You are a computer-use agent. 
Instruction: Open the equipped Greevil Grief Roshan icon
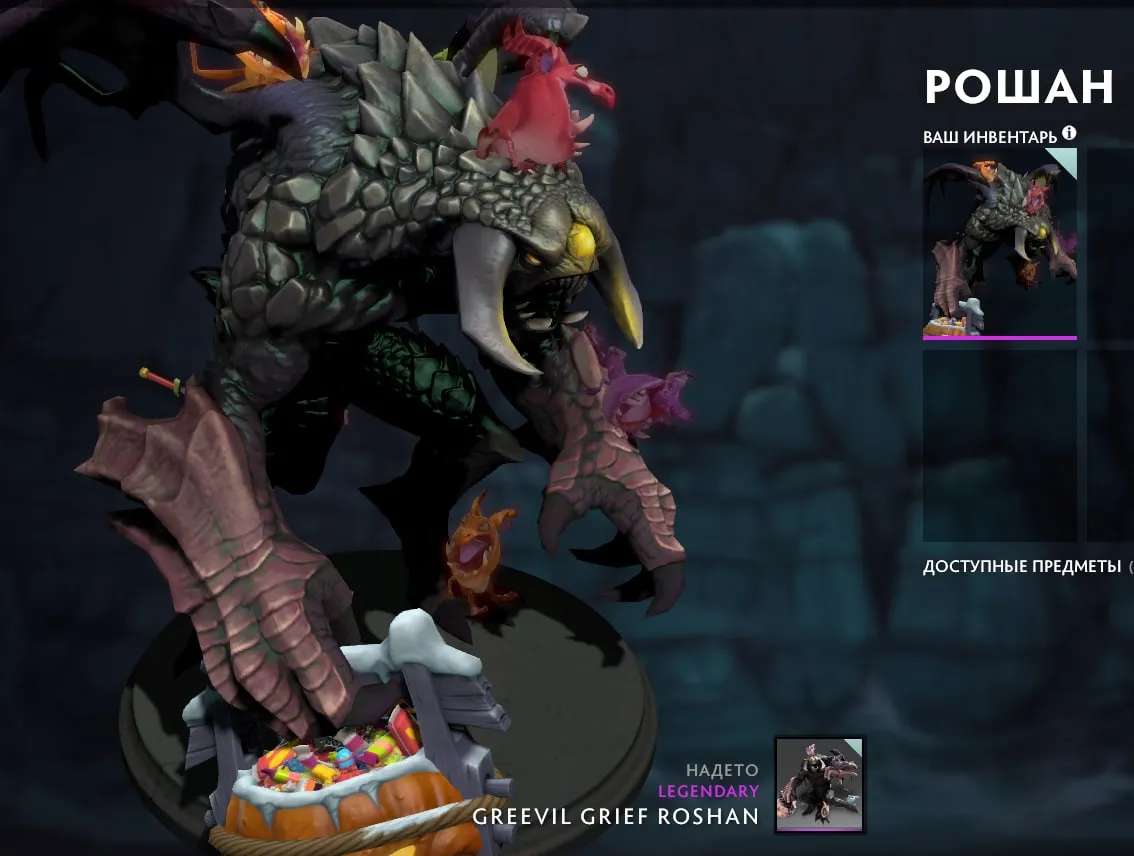819,785
